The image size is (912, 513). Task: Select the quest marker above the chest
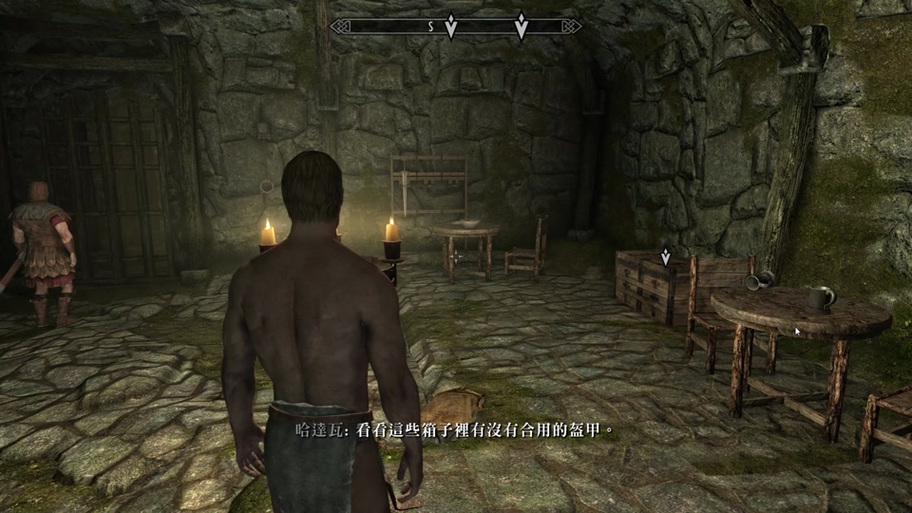(x=665, y=257)
